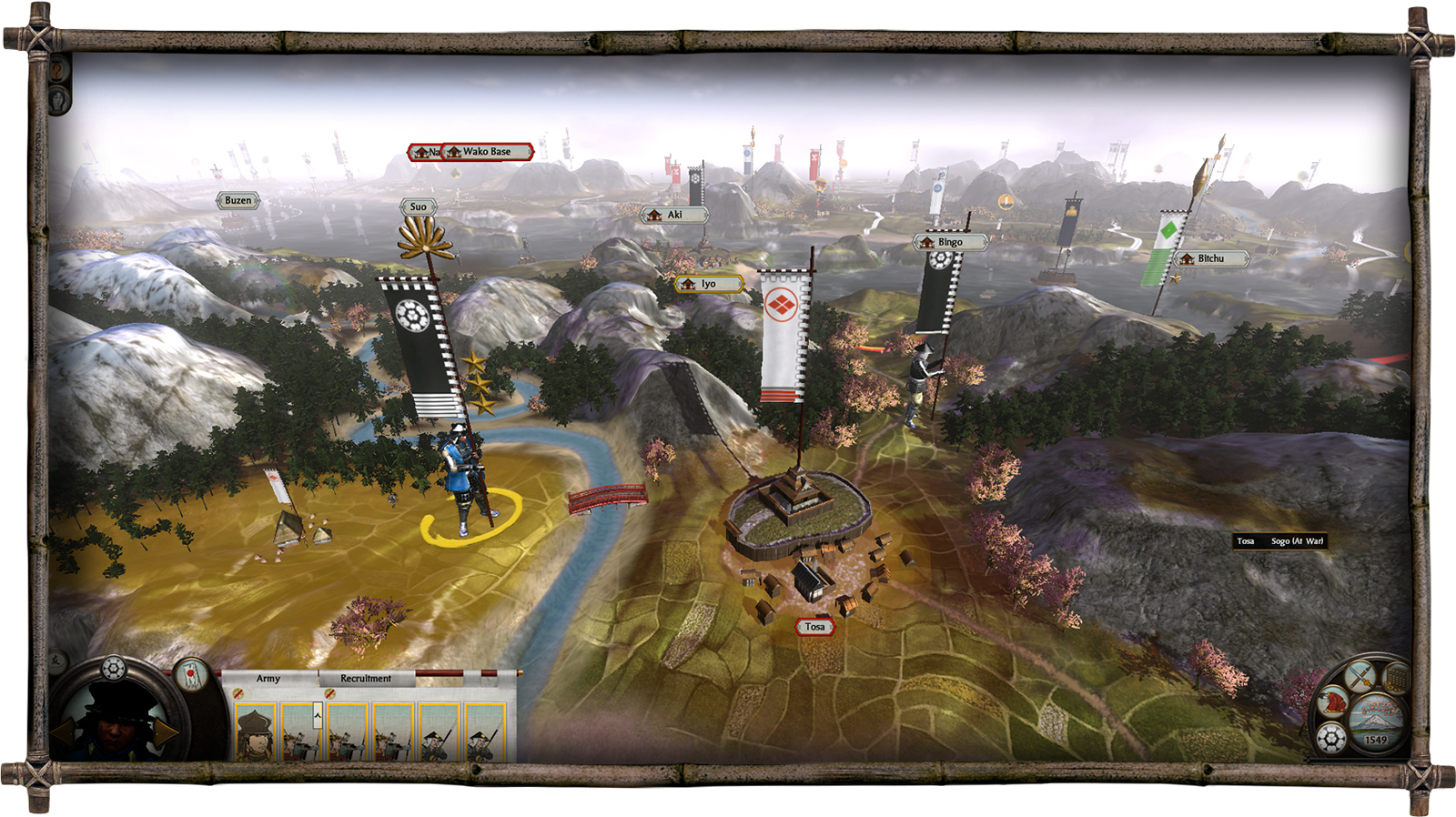Image resolution: width=1456 pixels, height=817 pixels.
Task: Switch to the Recruitment tab
Action: pos(366,679)
